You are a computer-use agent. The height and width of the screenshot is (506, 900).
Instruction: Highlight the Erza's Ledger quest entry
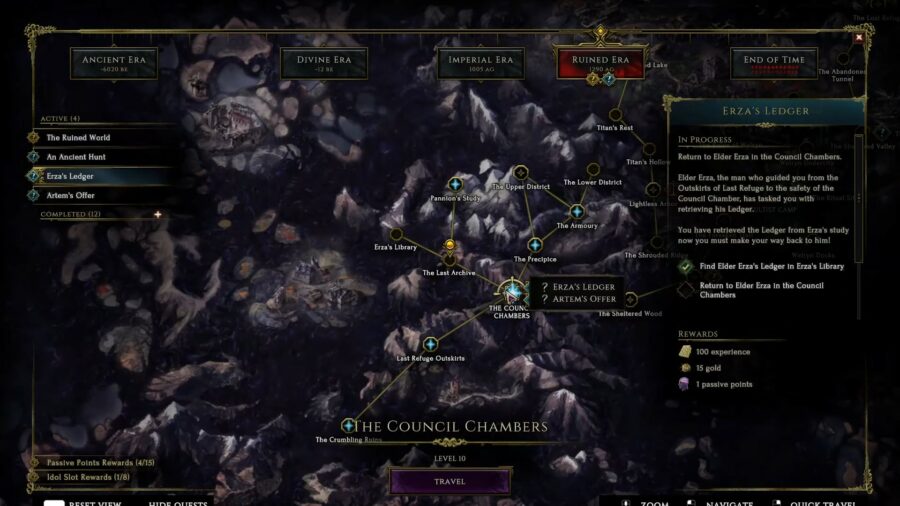click(x=70, y=176)
